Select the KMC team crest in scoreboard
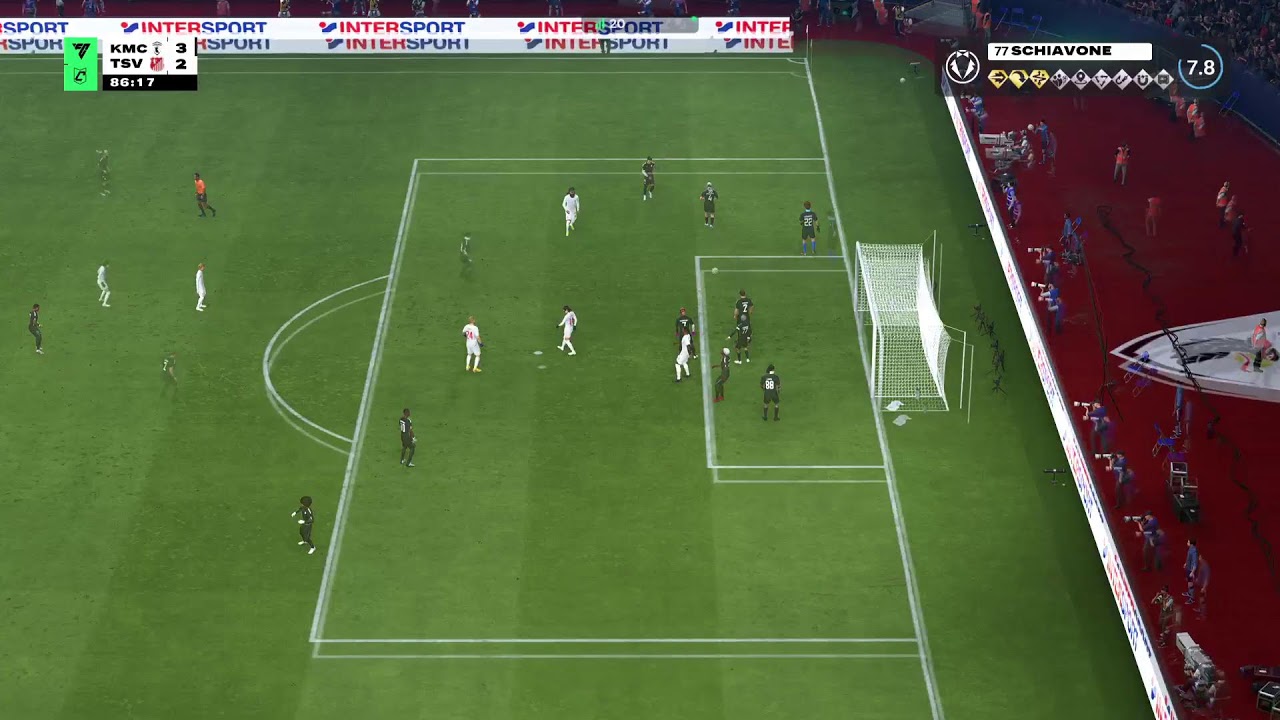The image size is (1280, 720). click(157, 48)
